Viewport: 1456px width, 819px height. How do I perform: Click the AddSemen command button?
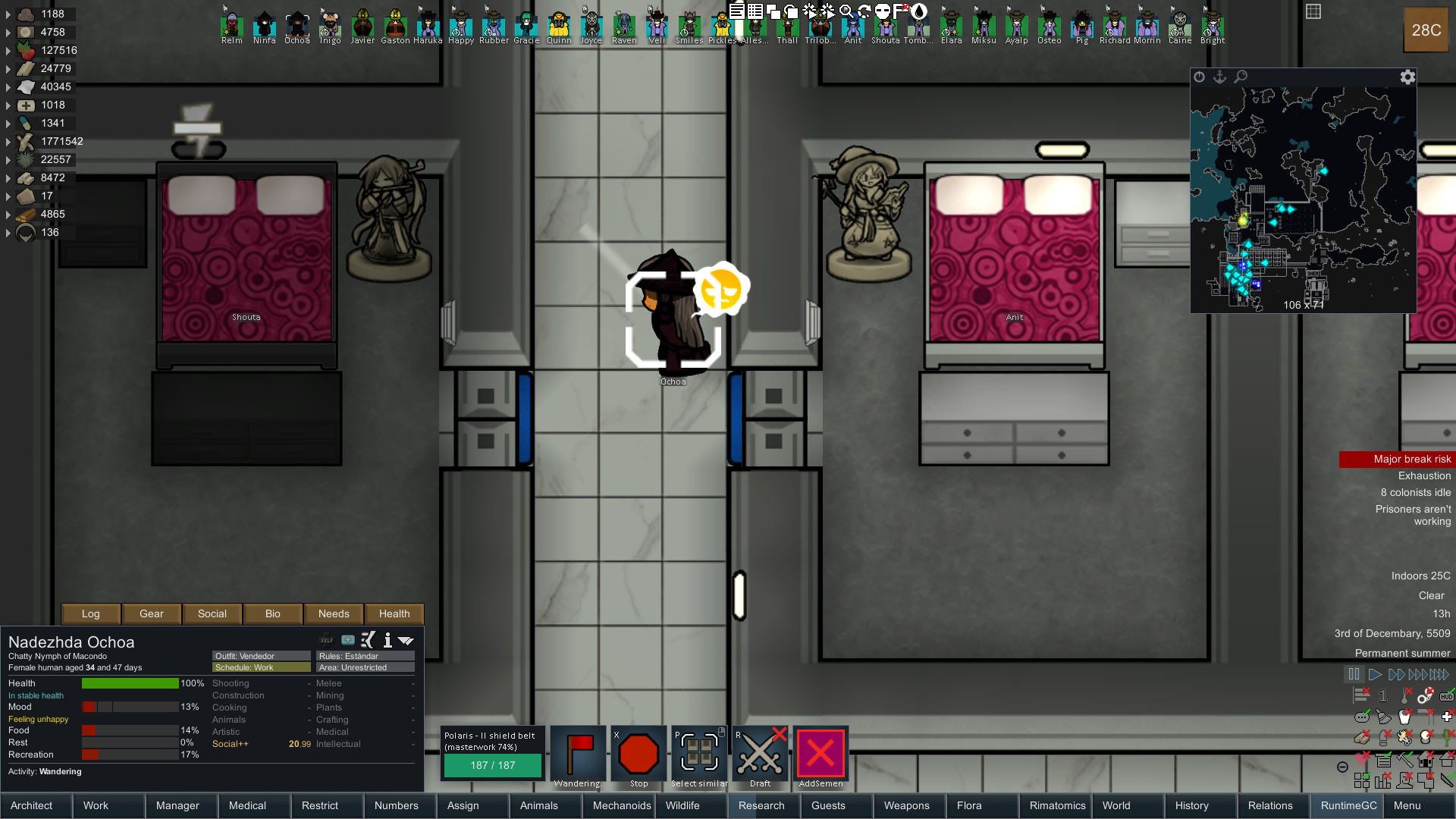[x=821, y=755]
